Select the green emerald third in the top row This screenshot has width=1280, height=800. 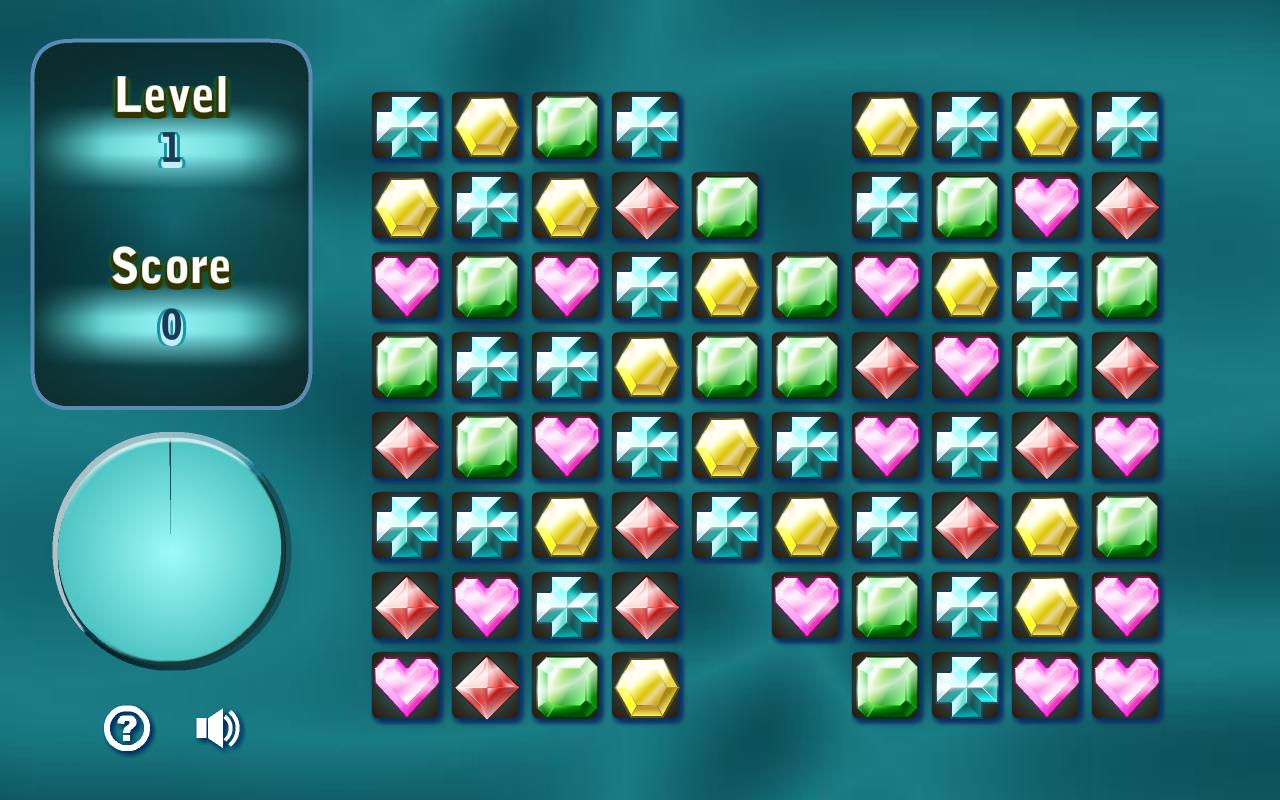tap(565, 127)
